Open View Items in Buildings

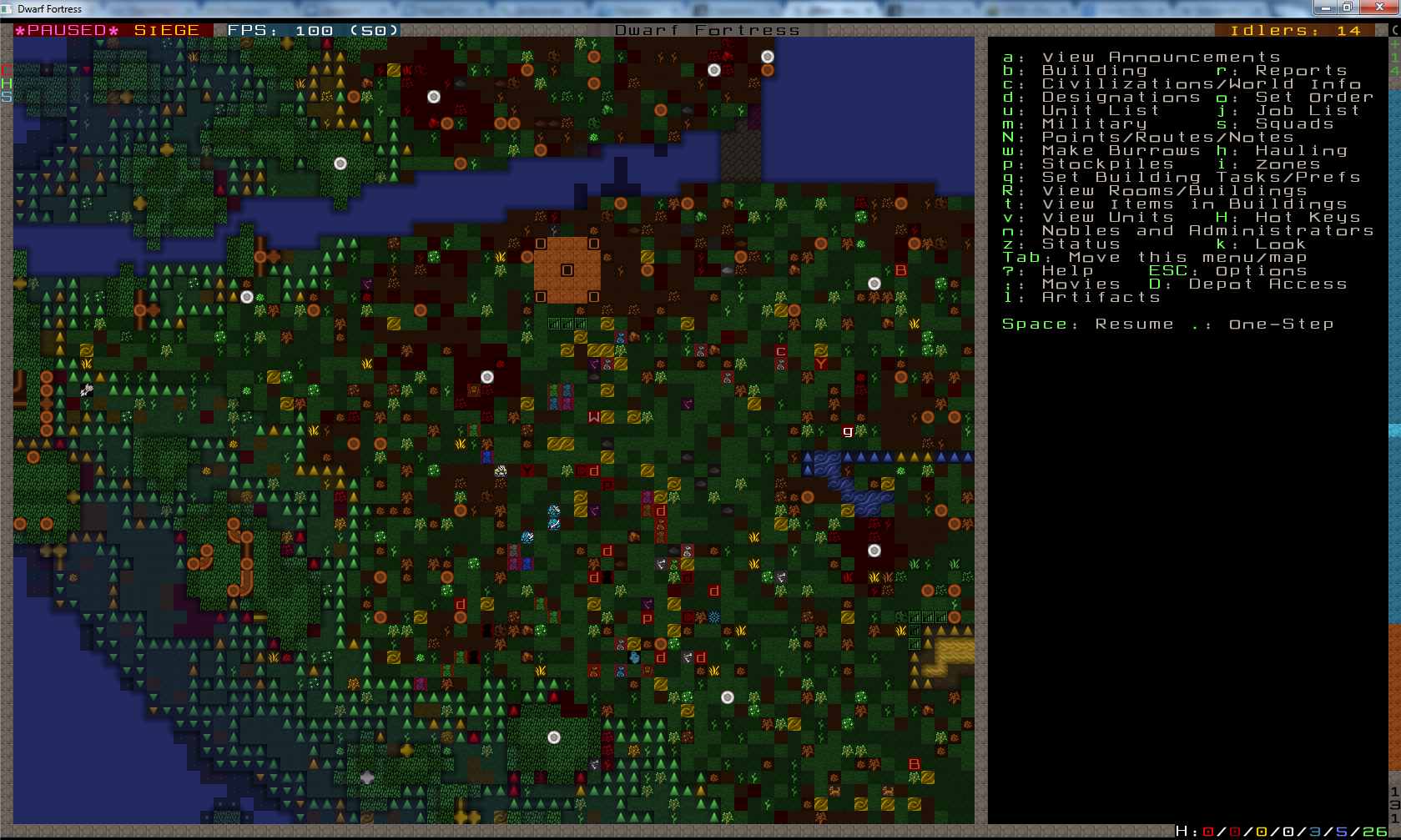click(x=1194, y=204)
